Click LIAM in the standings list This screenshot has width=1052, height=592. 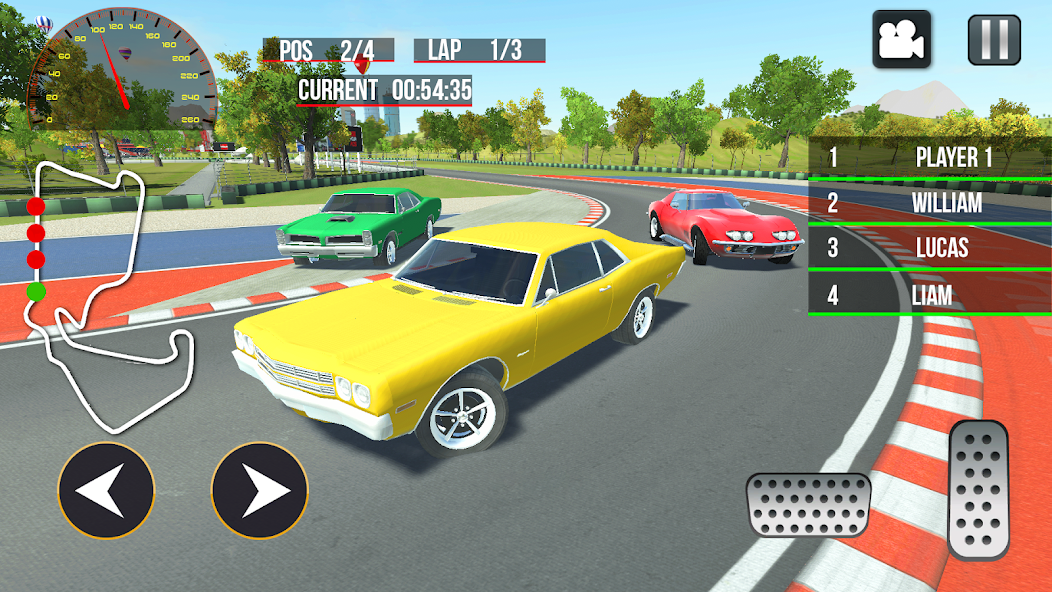(x=929, y=295)
